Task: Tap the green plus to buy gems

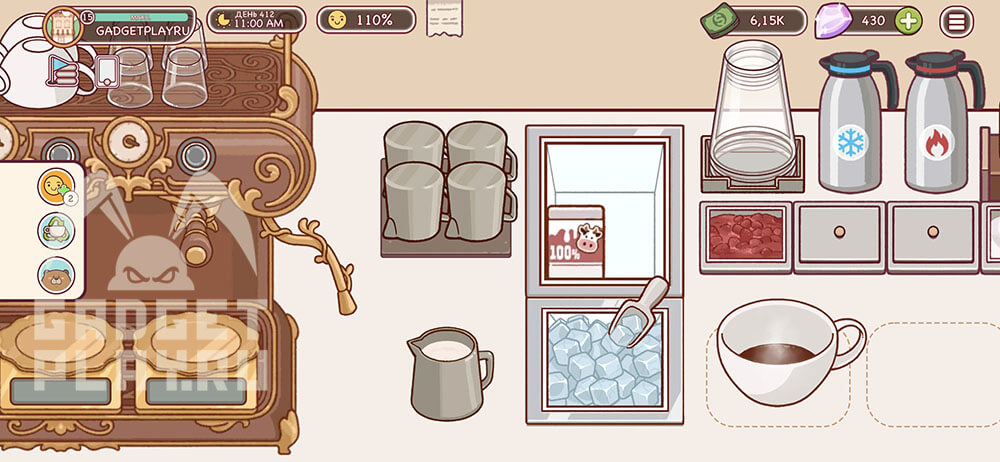Action: tap(907, 20)
